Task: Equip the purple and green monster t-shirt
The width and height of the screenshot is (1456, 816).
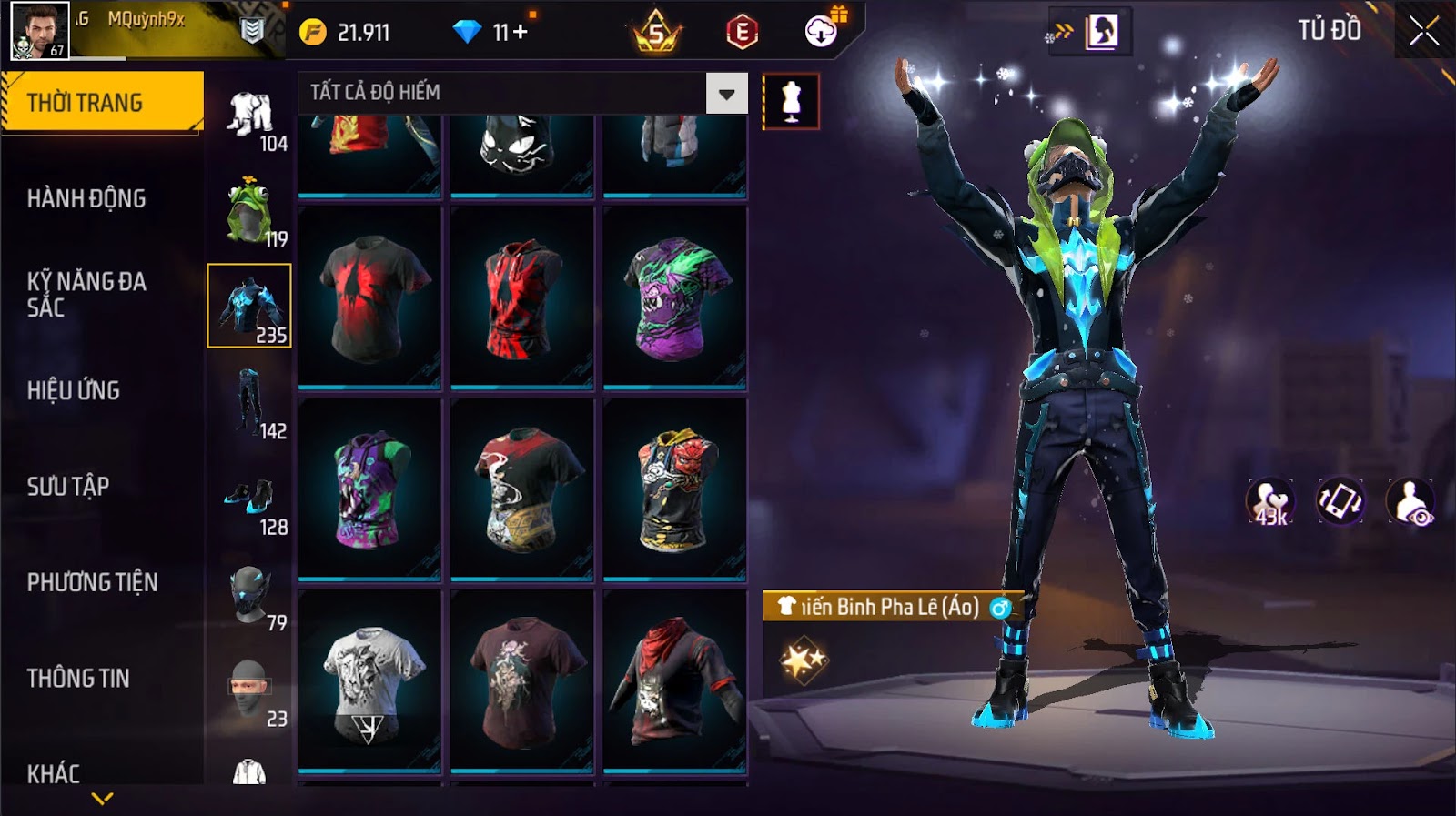Action: tap(674, 297)
